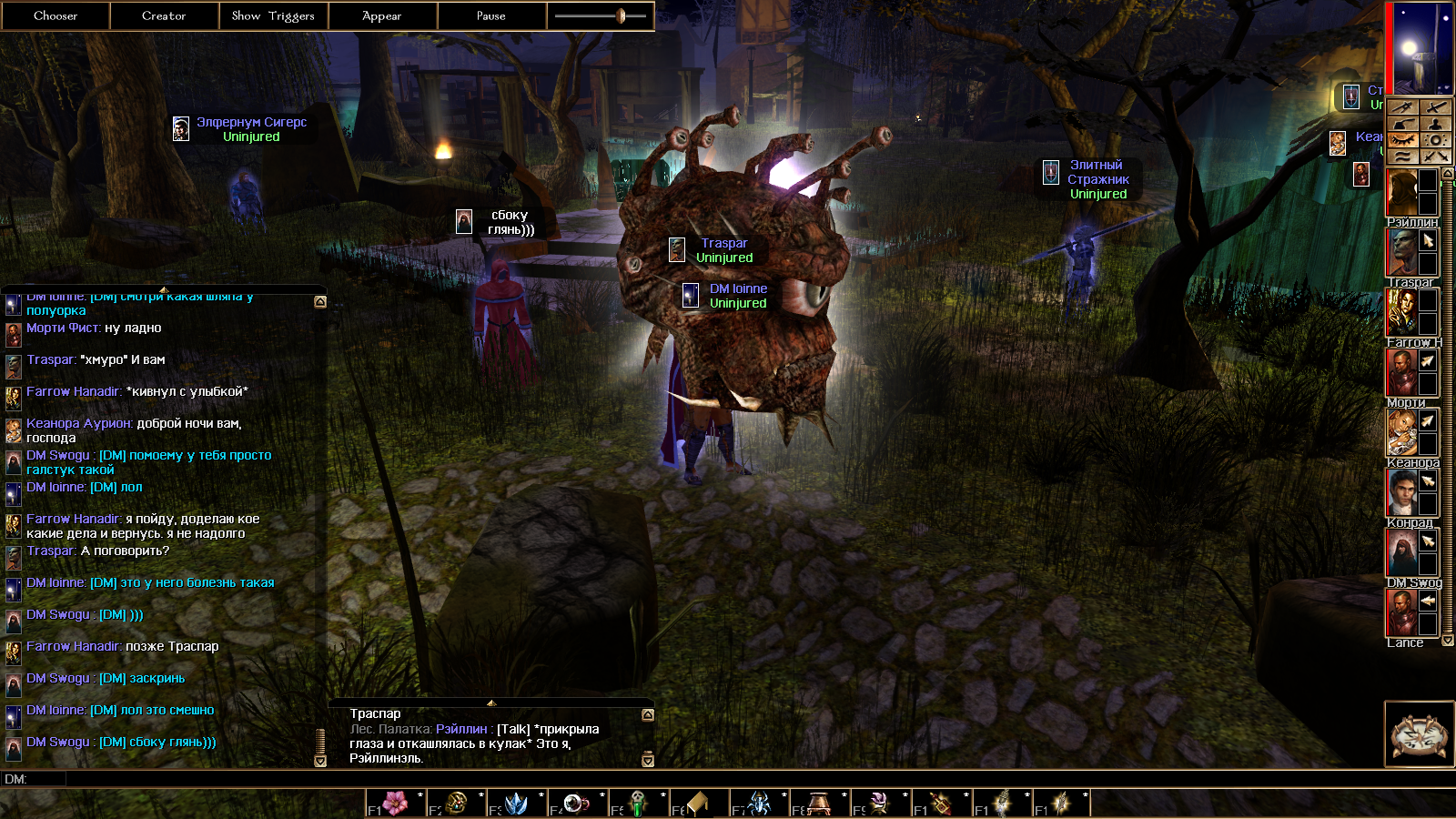Click the compass in the bottom-right corner
The height and width of the screenshot is (819, 1456).
pos(1419,734)
